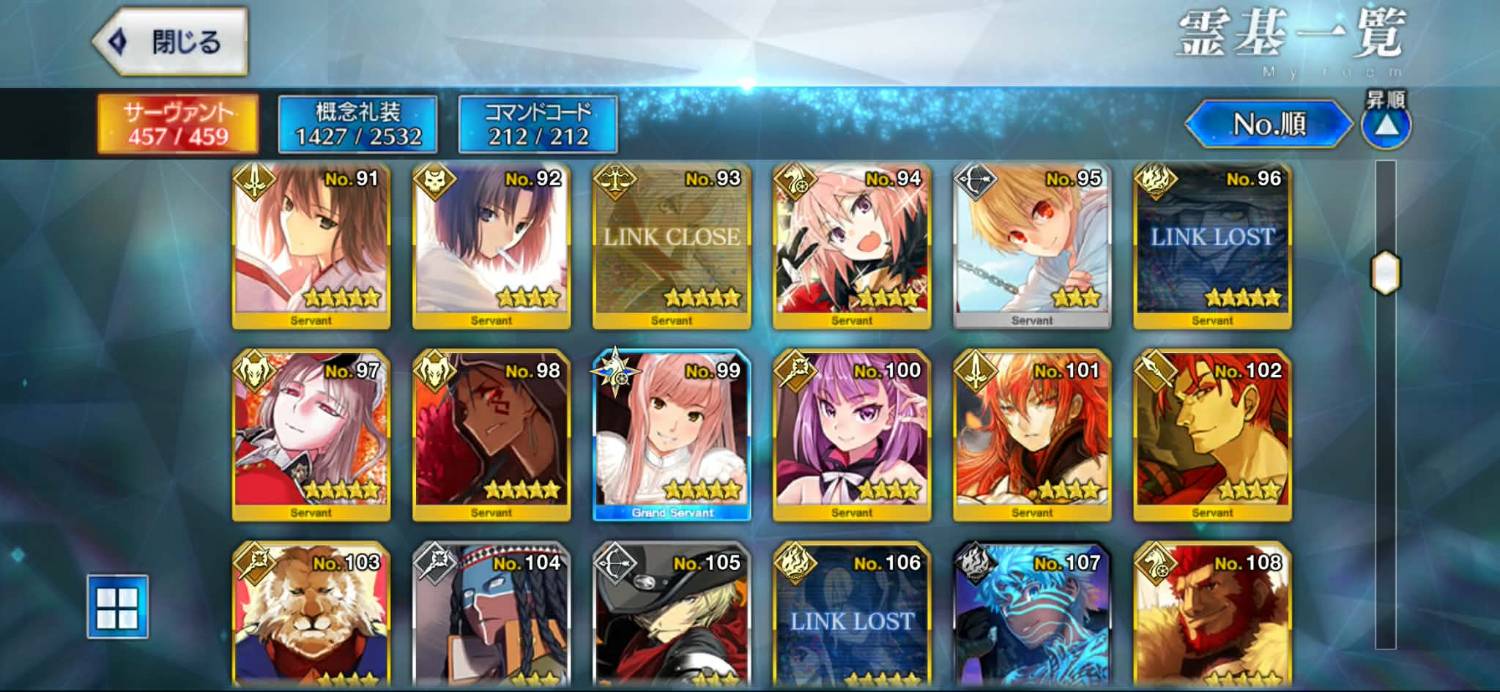Image resolution: width=1500 pixels, height=692 pixels.
Task: Toggle the 昇順 sort order arrow
Action: (1386, 126)
